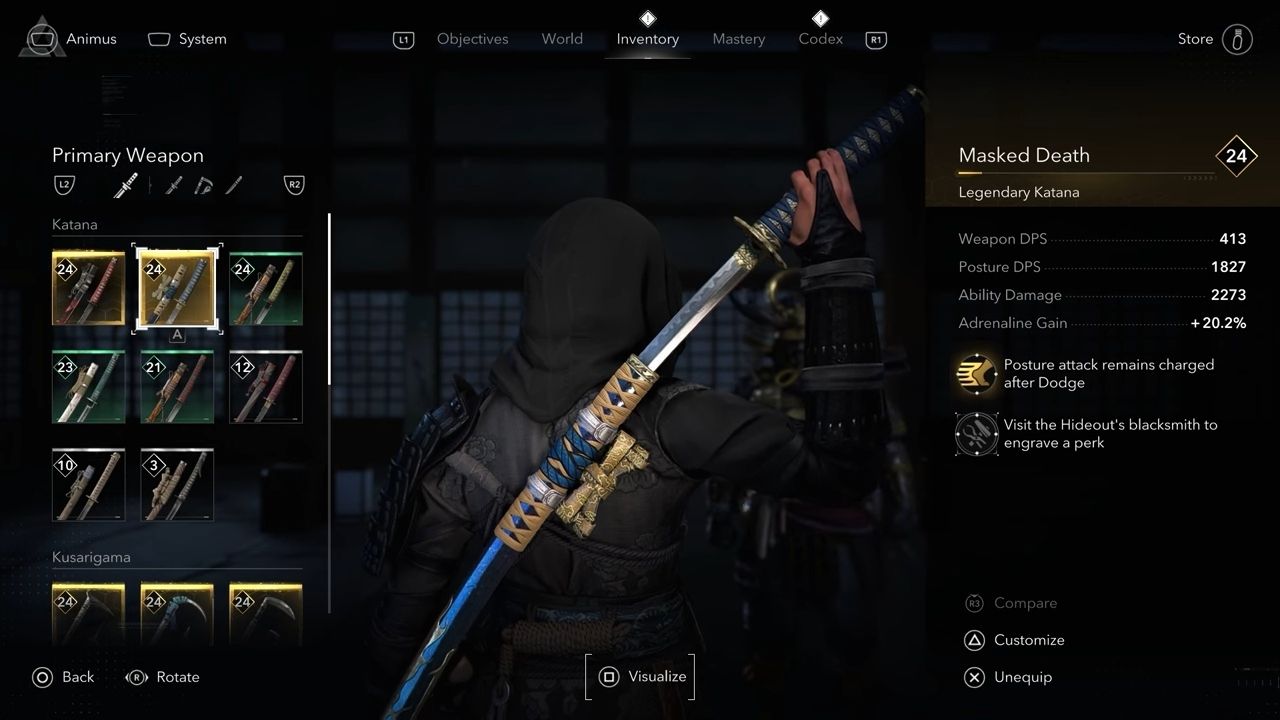The height and width of the screenshot is (720, 1280).
Task: Switch to the Mastery tab
Action: click(738, 39)
